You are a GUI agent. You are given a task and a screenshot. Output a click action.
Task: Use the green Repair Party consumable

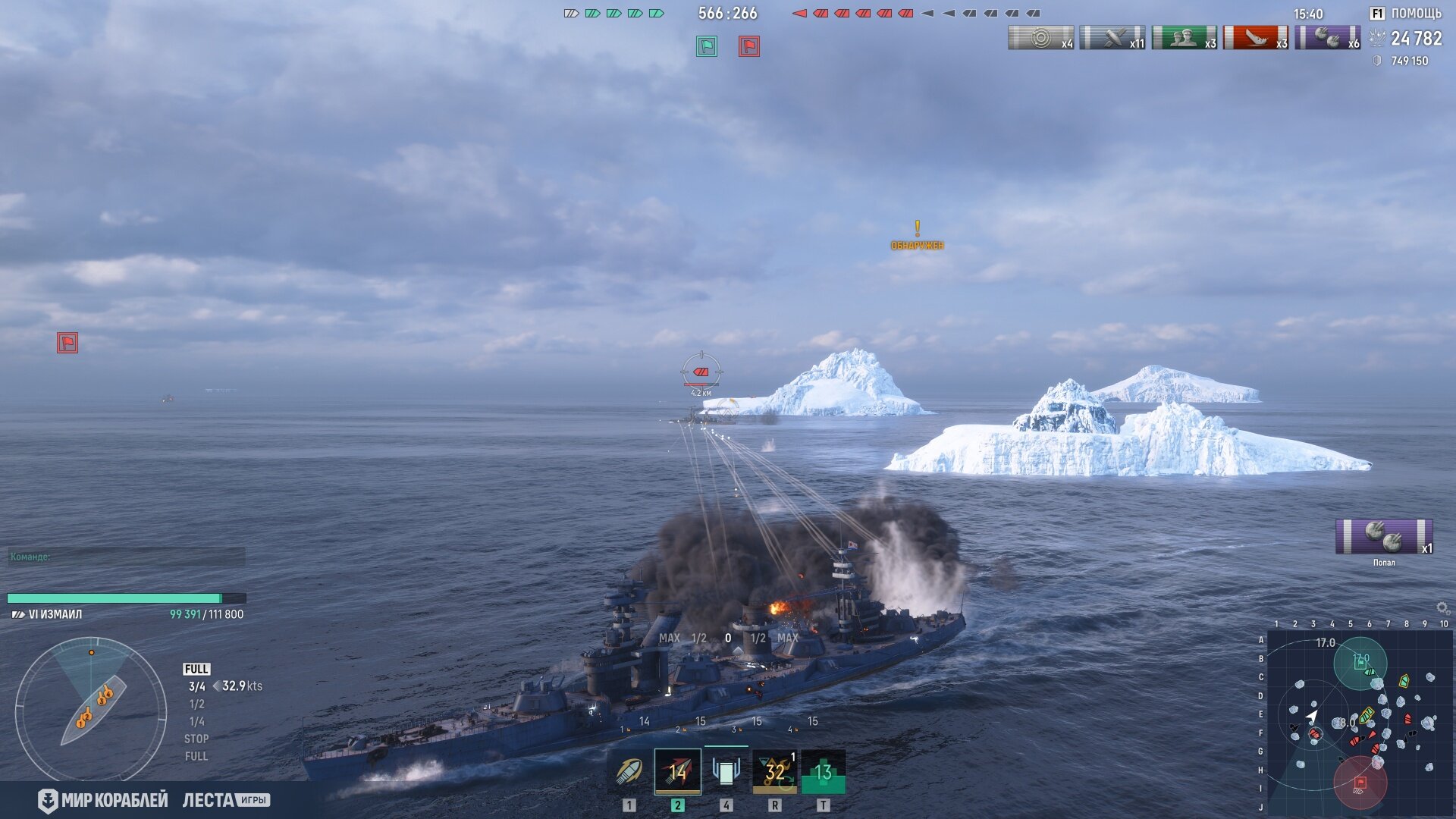point(823,772)
